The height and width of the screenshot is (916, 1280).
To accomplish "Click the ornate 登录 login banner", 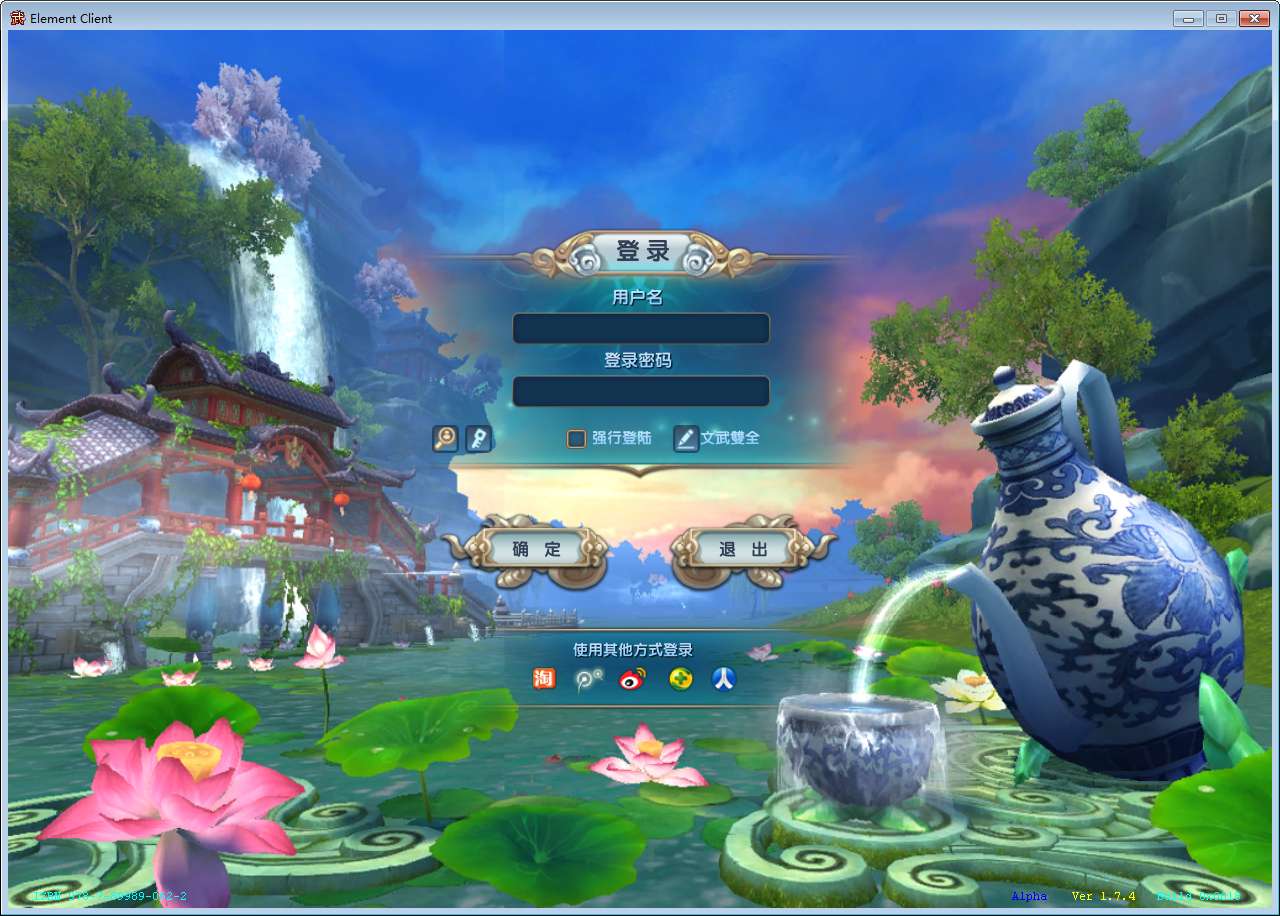I will (x=640, y=250).
